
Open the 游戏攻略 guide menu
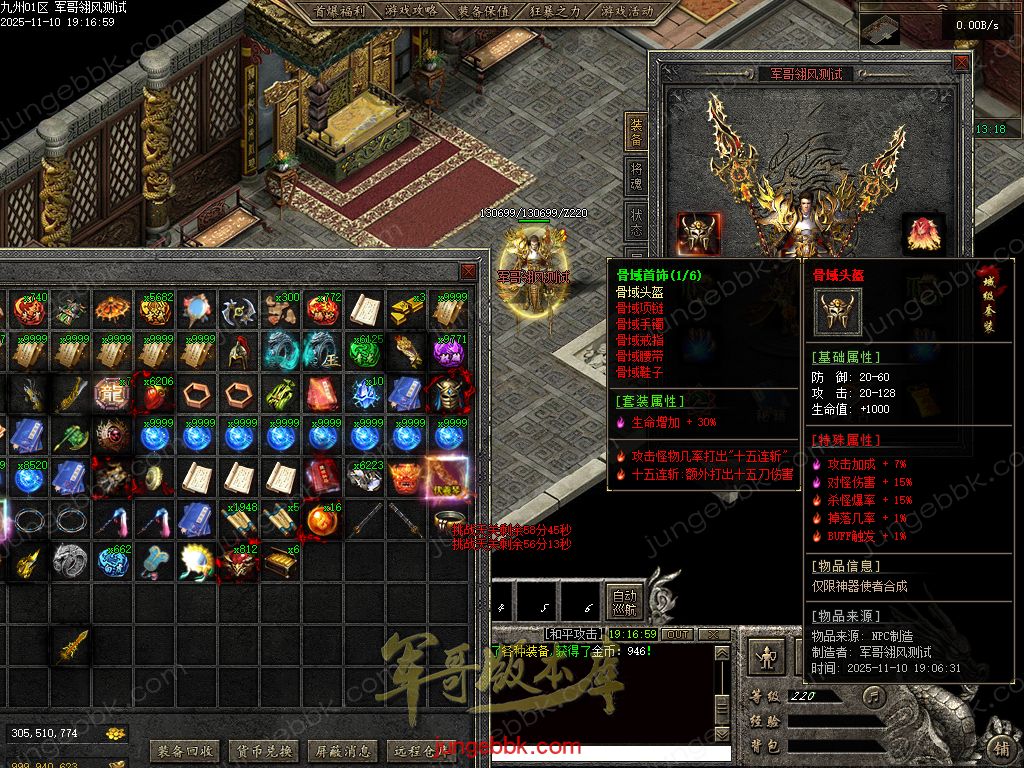click(x=411, y=12)
